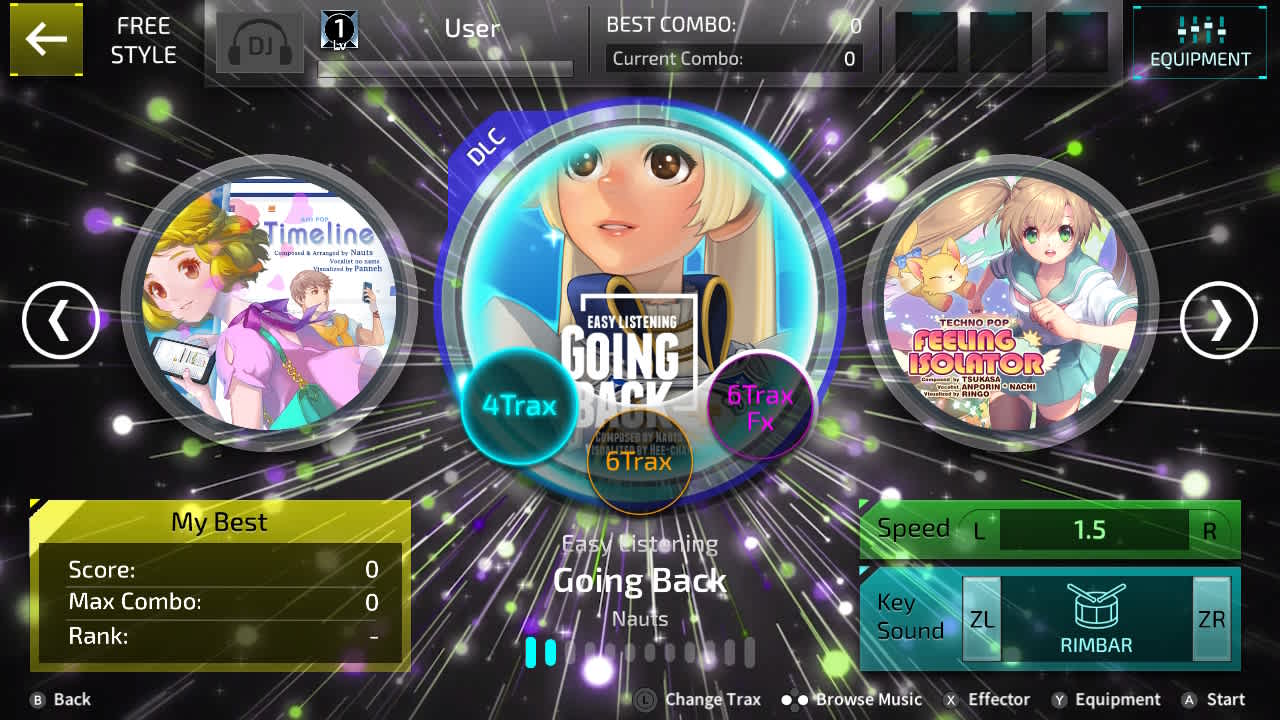Viewport: 1280px width, 720px height.
Task: Select the 6Trax mode bubble
Action: (641, 462)
